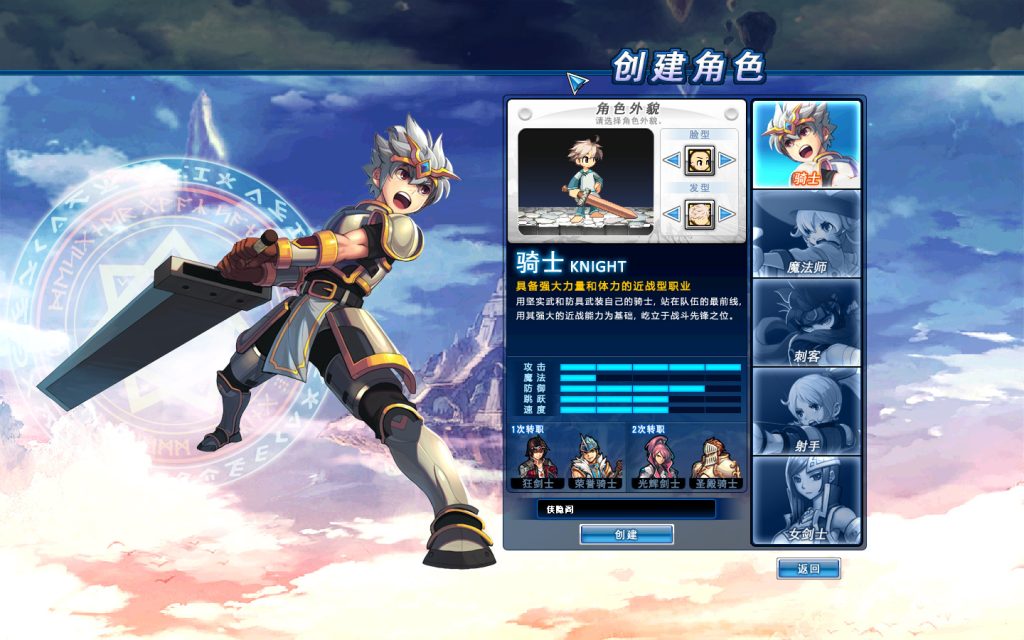Focus the character name input field
This screenshot has height=640, width=1024.
[x=626, y=509]
